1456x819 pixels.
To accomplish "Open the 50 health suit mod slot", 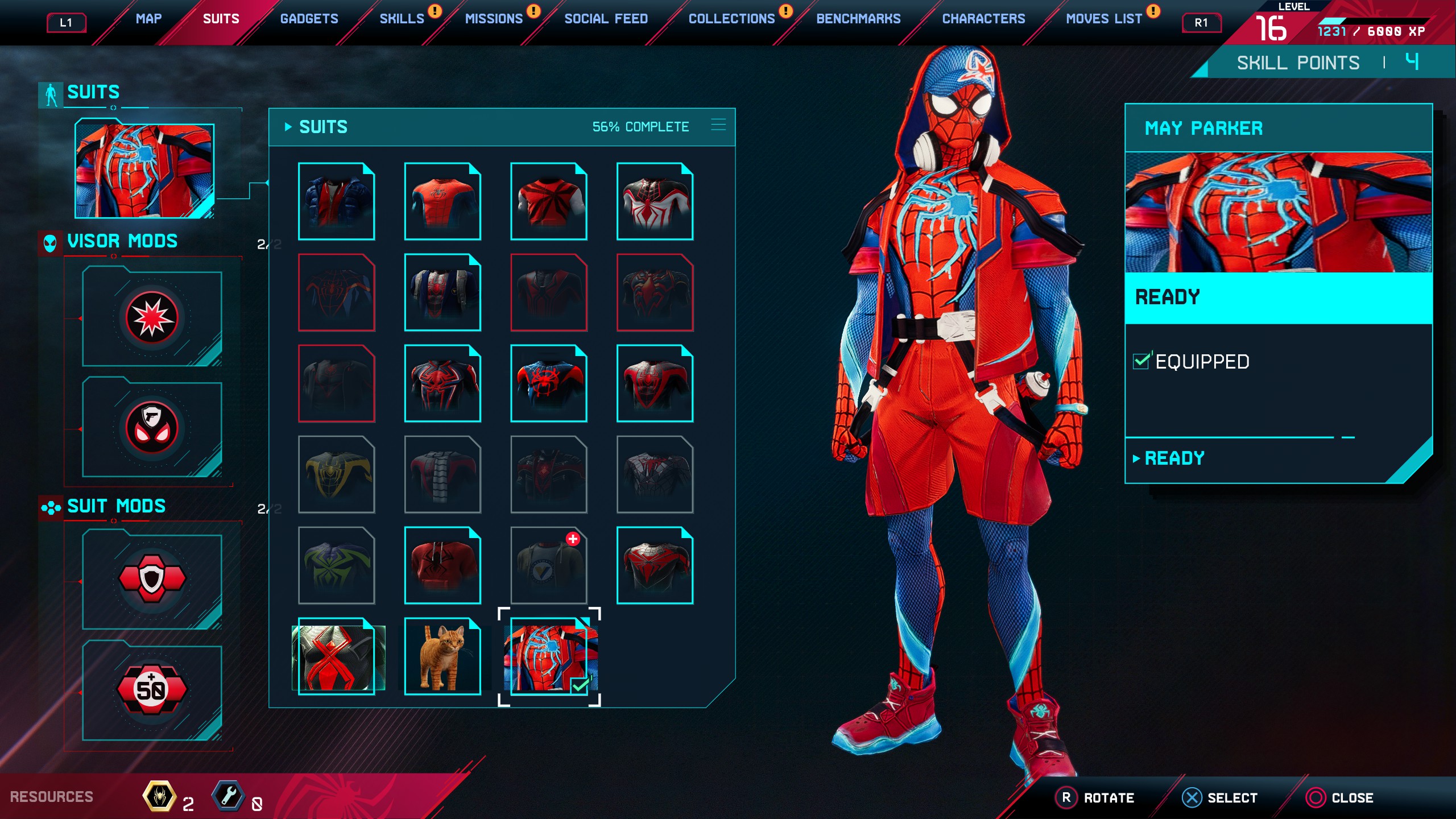I will tap(152, 689).
